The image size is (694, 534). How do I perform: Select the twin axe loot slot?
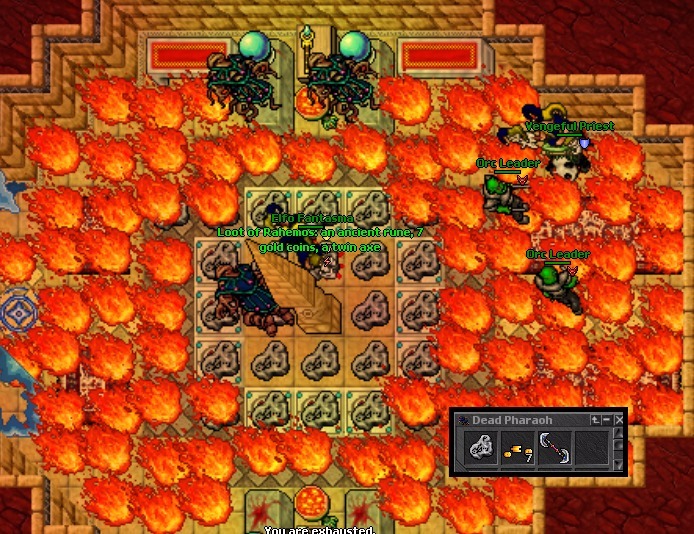553,451
